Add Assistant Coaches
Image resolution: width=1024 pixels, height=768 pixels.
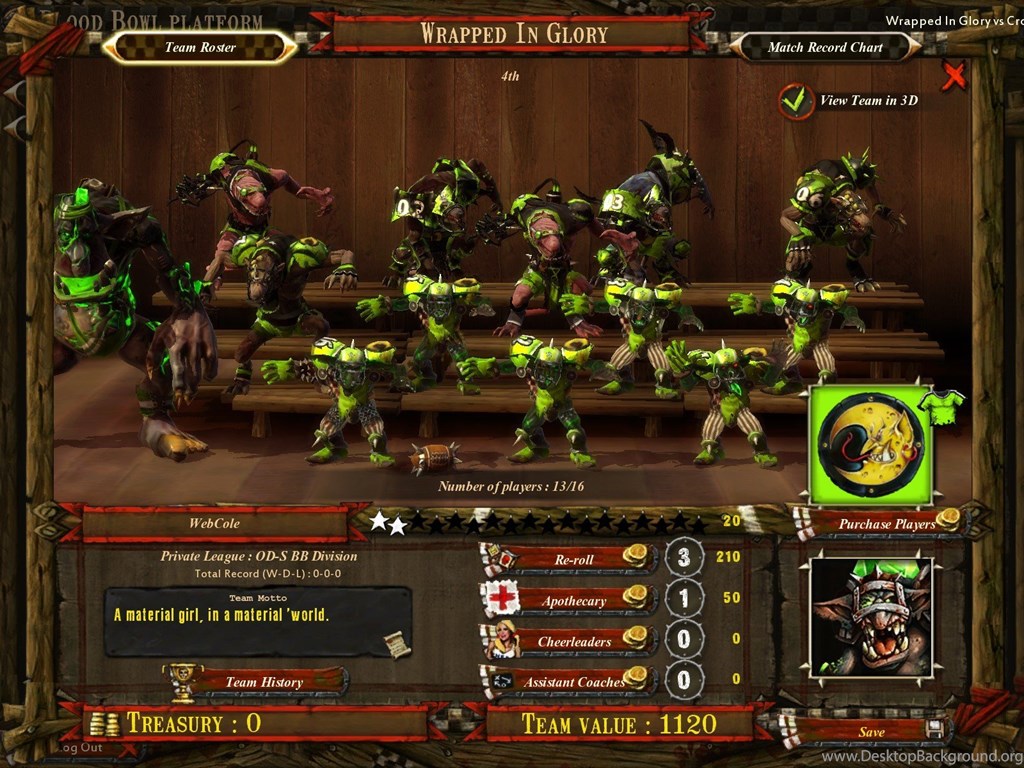[x=573, y=681]
